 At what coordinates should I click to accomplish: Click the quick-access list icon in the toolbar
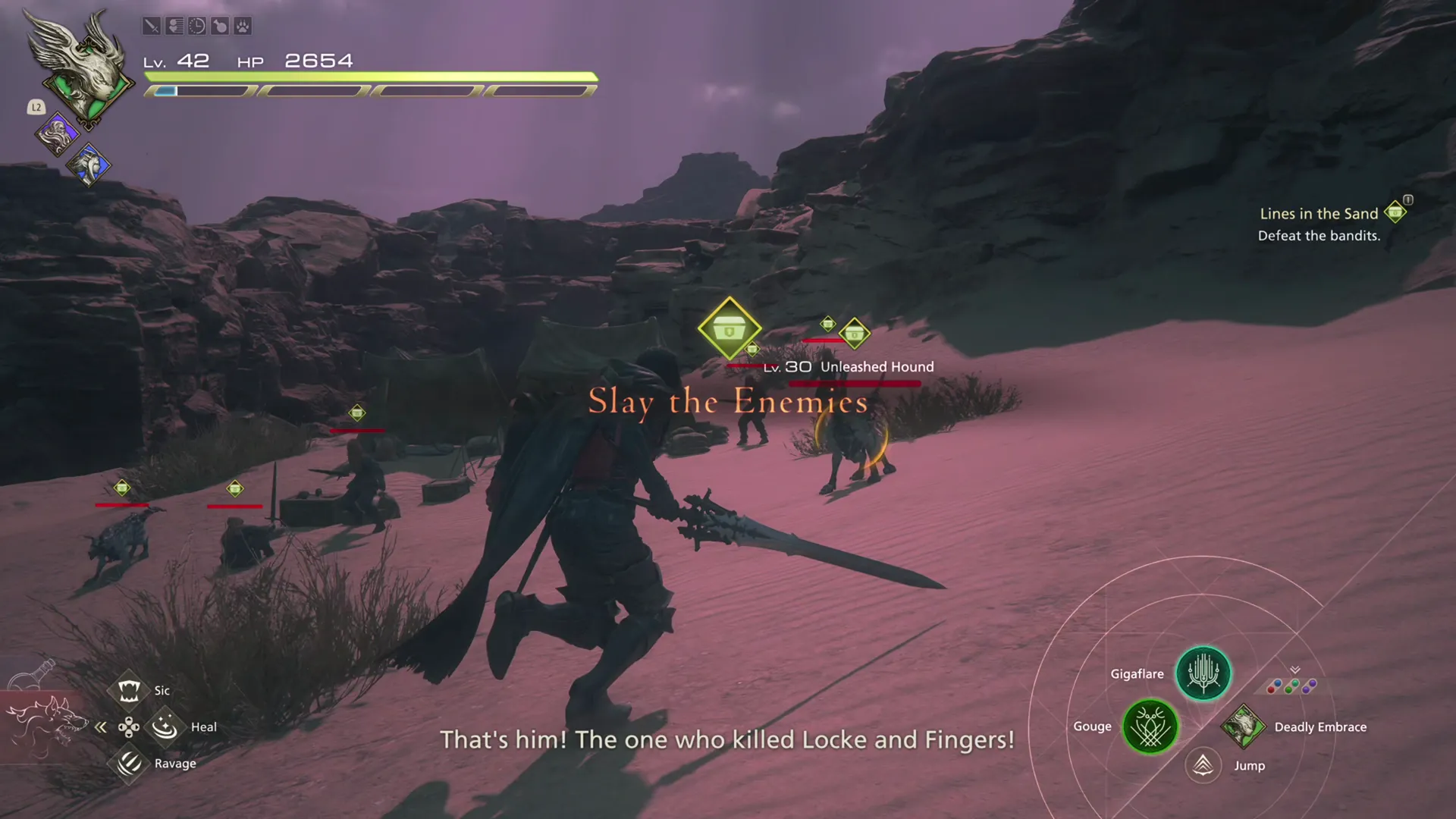[174, 27]
